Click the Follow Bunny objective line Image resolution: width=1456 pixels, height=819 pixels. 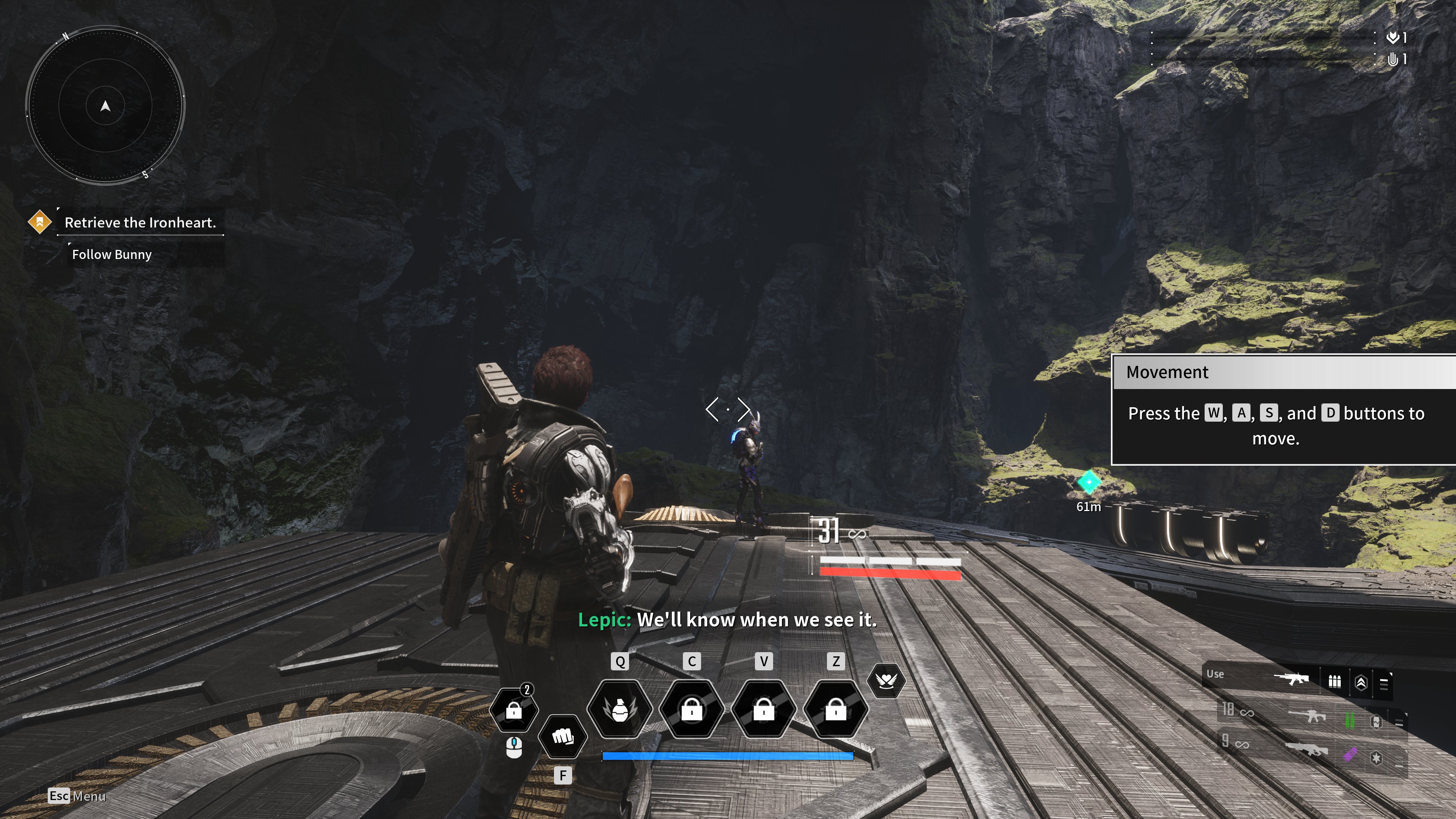112,255
